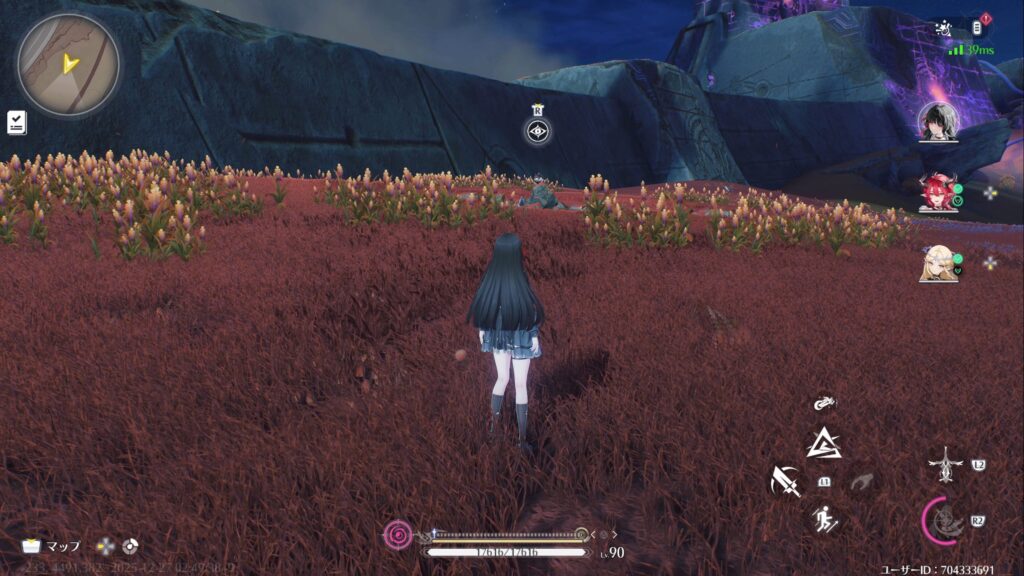
Task: Tap the greyed-out grab hand icon
Action: (862, 482)
